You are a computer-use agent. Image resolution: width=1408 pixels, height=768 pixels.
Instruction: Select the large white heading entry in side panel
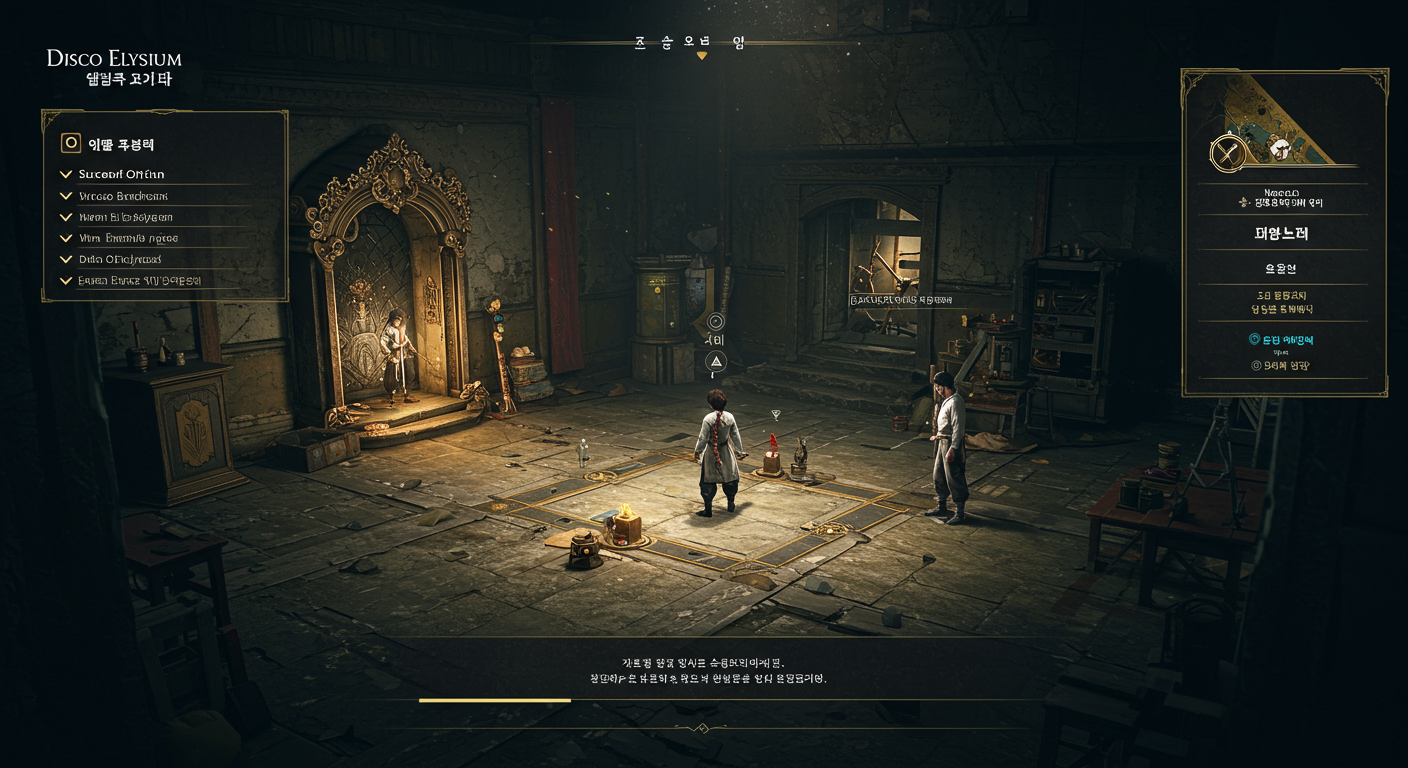pyautogui.click(x=1283, y=234)
